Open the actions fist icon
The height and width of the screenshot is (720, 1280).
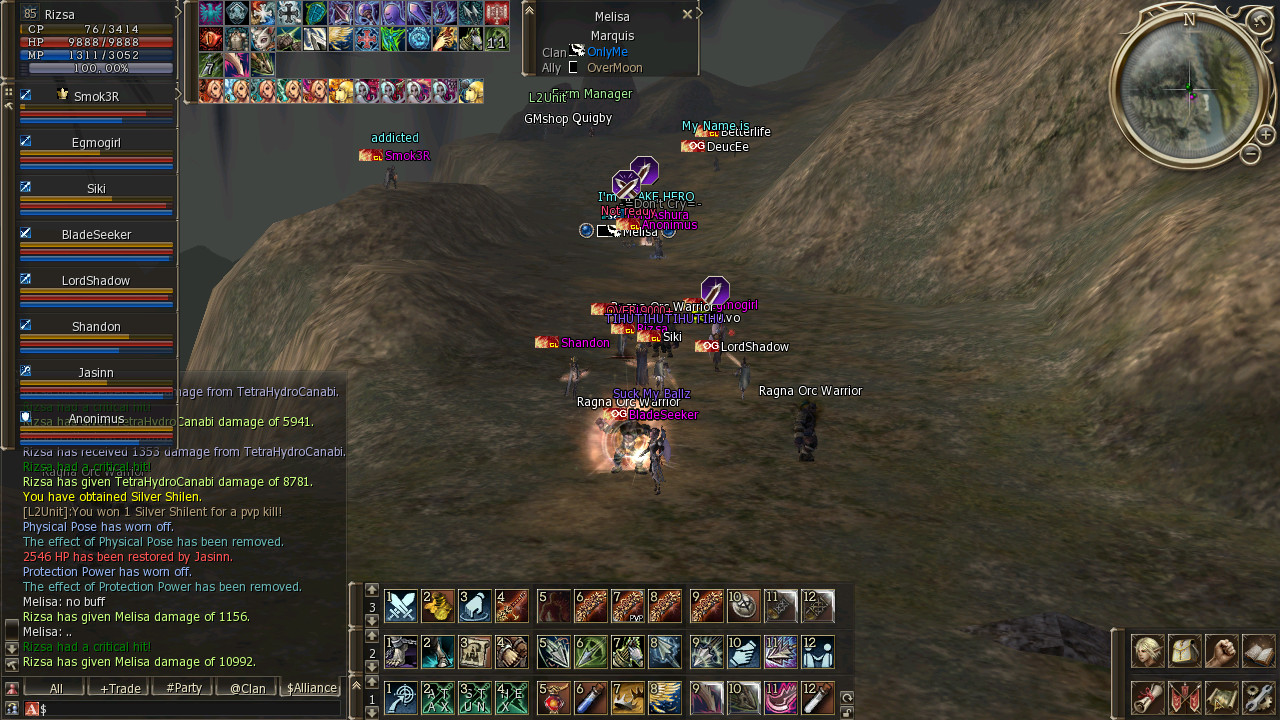(x=1221, y=651)
